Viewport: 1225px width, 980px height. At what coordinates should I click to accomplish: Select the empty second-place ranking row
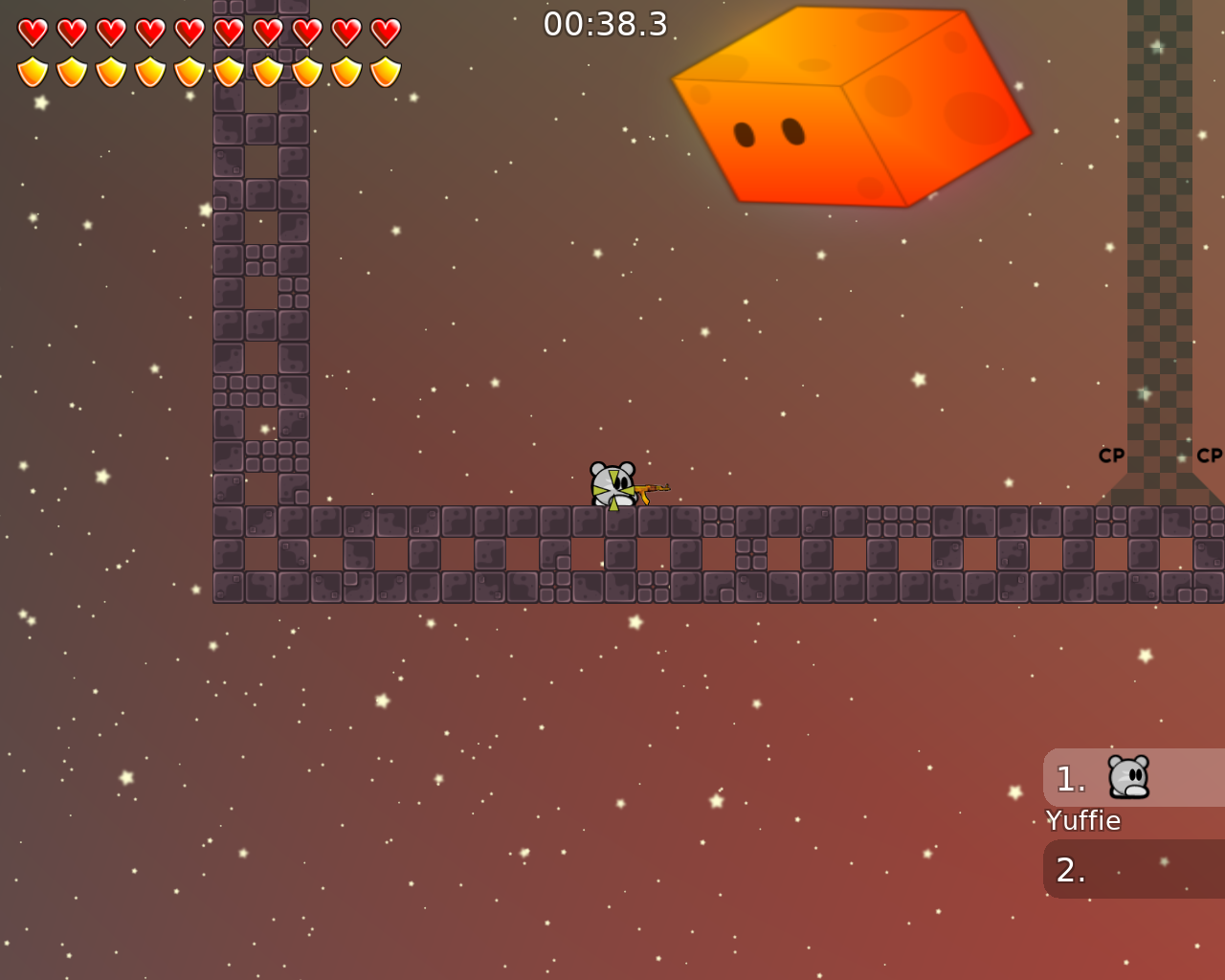(1133, 869)
